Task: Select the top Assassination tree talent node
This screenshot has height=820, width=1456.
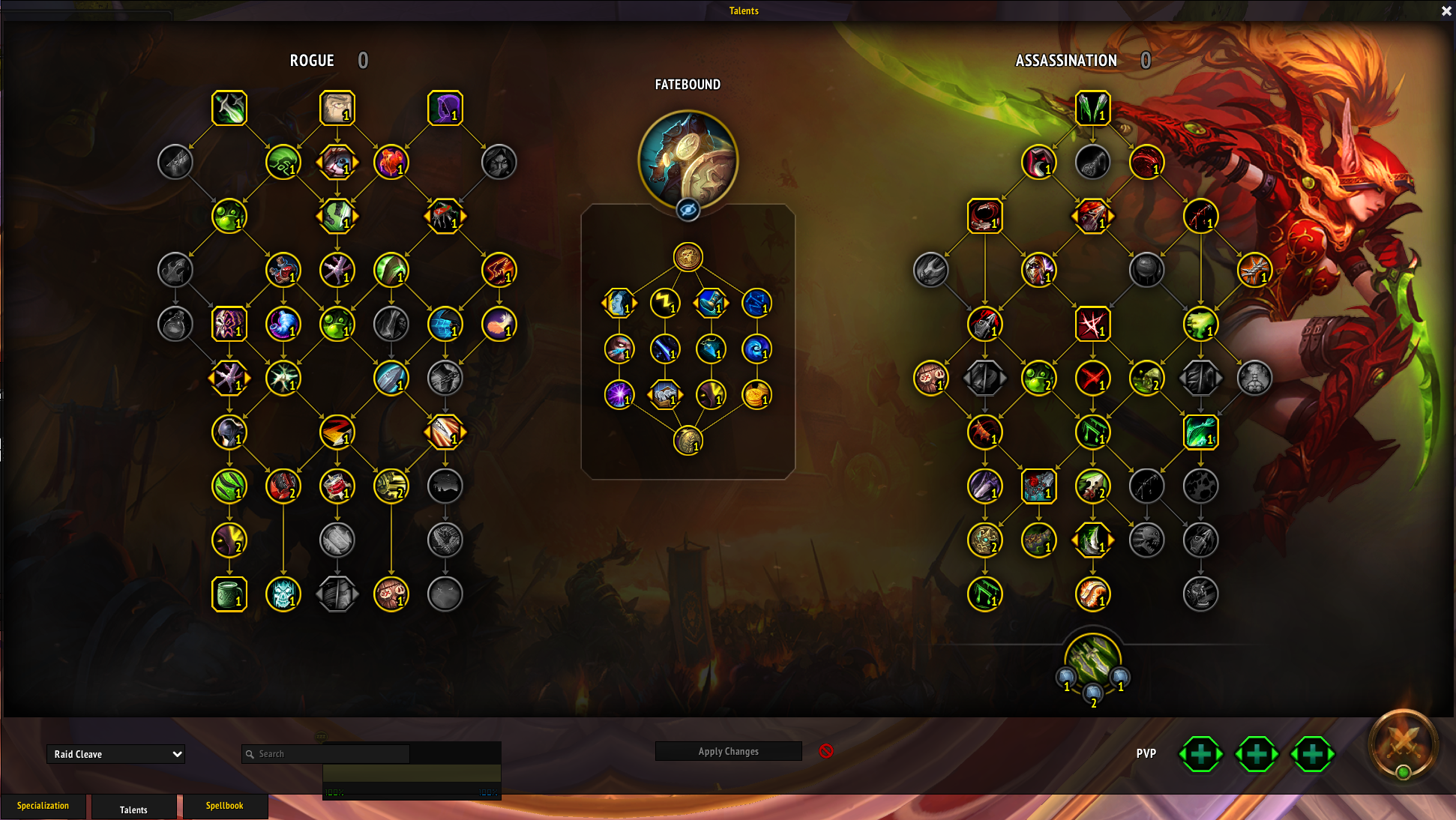Action: click(x=1092, y=108)
